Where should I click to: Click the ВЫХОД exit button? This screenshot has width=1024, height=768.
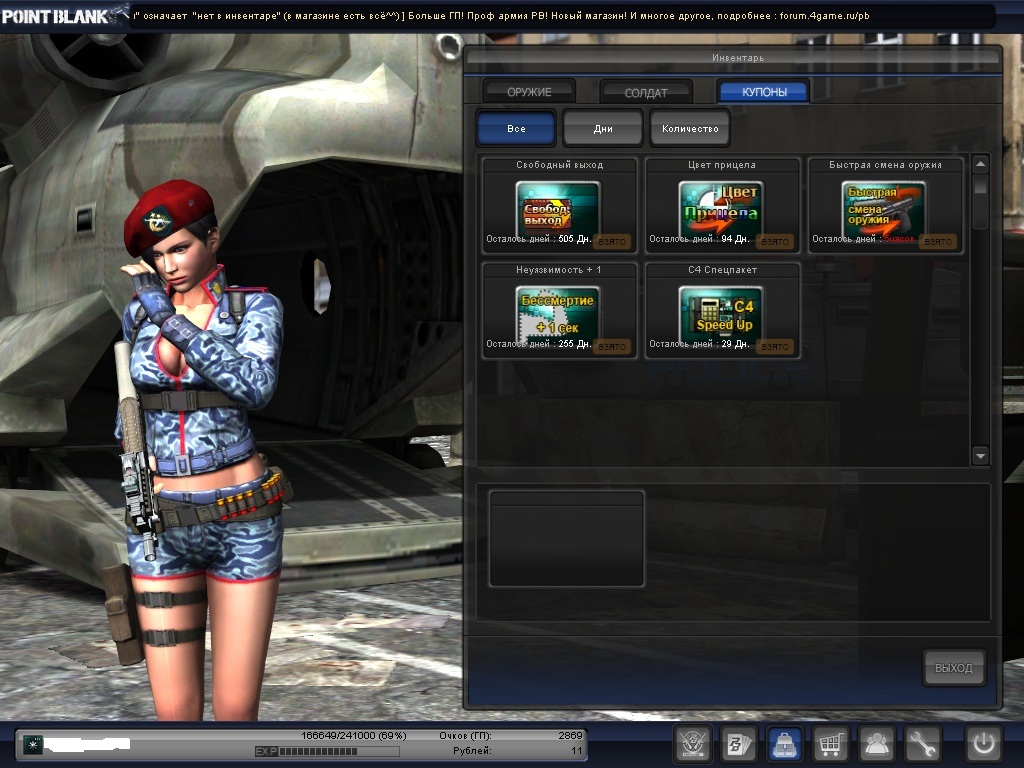[953, 668]
